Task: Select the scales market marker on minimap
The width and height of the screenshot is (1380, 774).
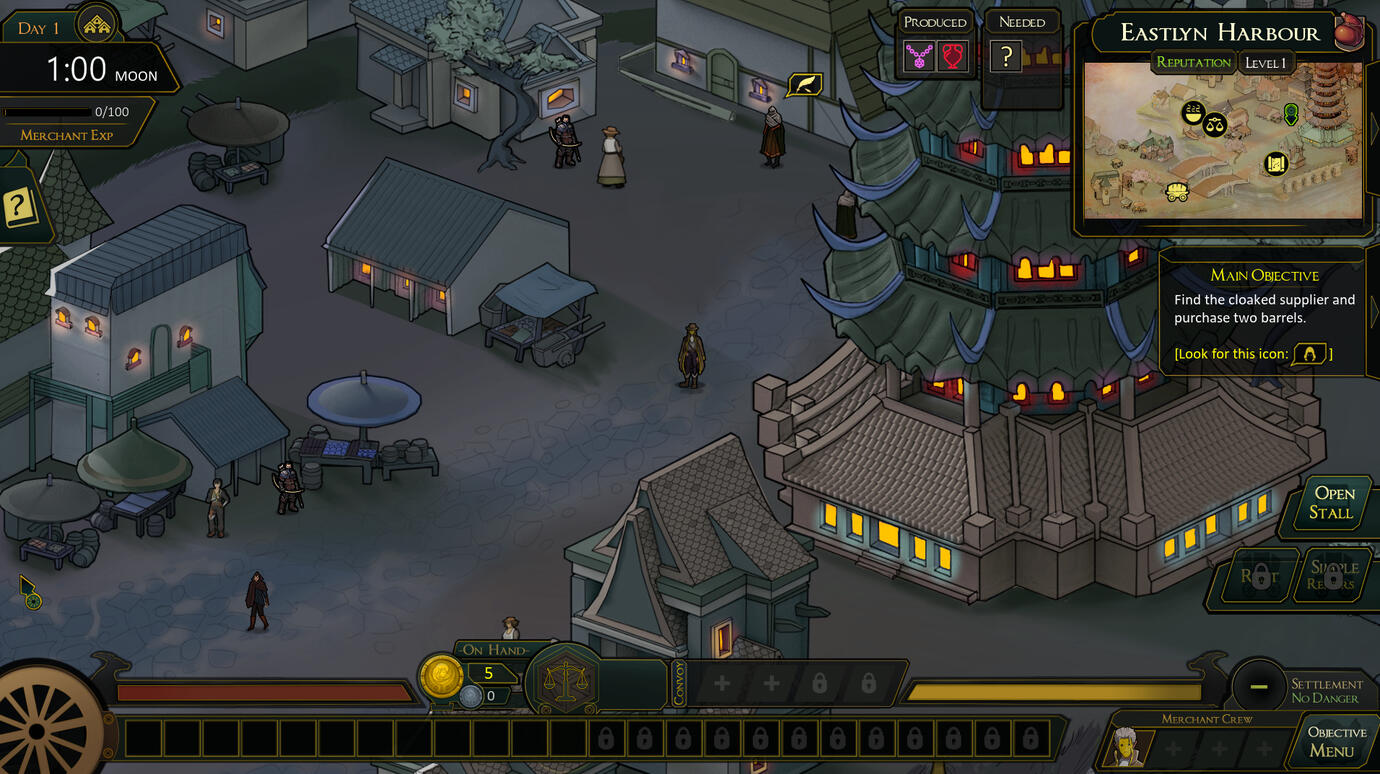Action: (1215, 125)
